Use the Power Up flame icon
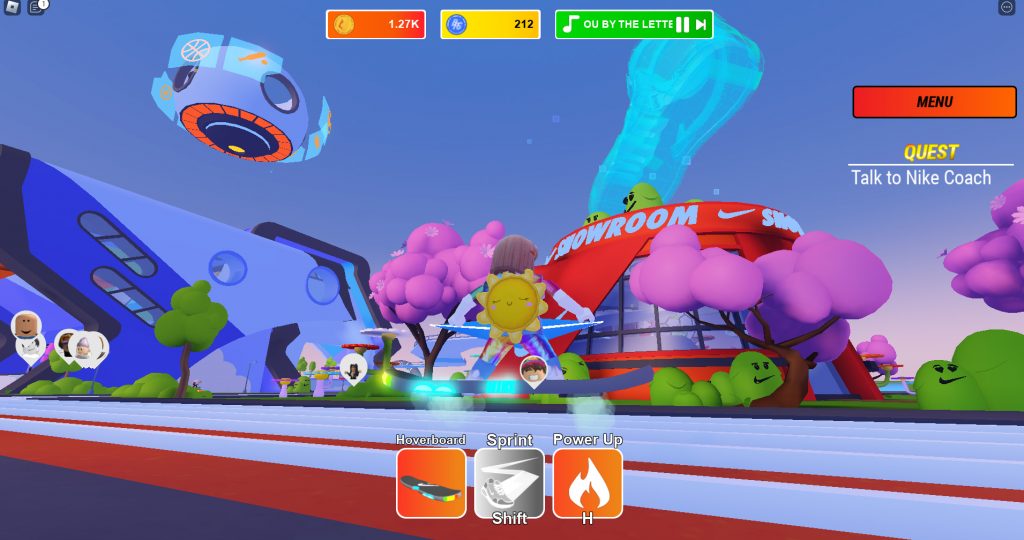 [587, 483]
